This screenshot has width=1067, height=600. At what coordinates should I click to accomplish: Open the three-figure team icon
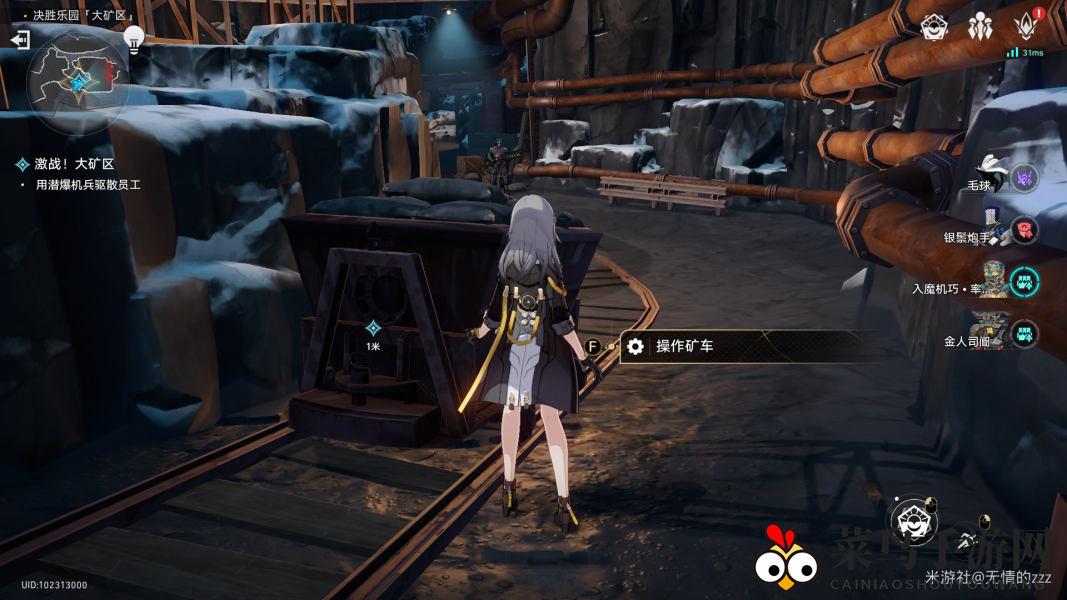point(980,27)
